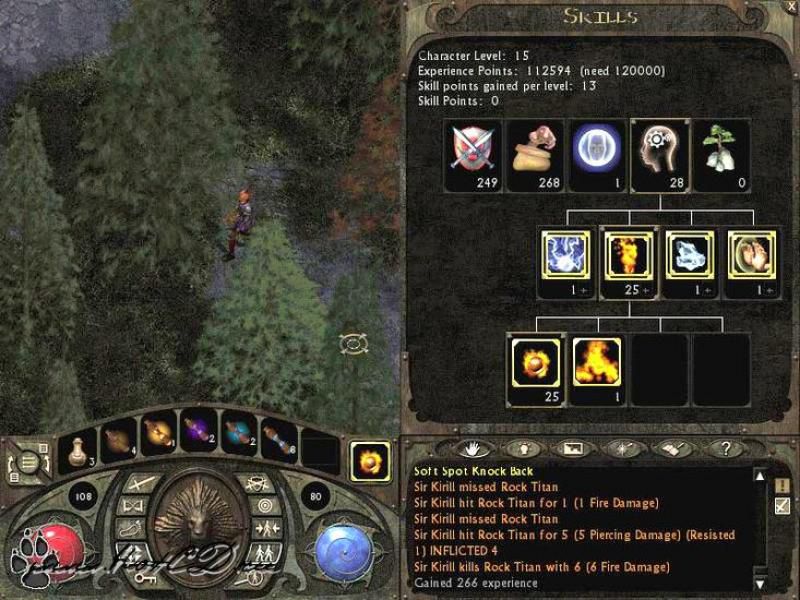Open the question mark help tab
Viewport: 800px width, 600px height.
click(x=725, y=448)
